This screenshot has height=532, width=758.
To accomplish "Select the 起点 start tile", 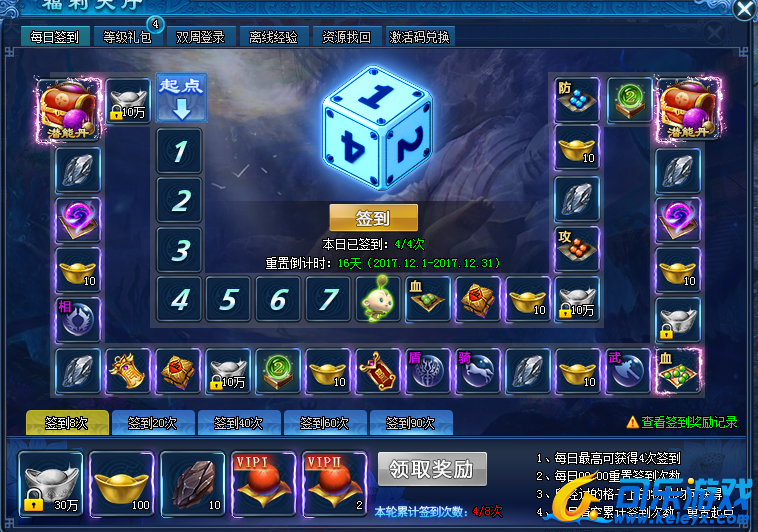I will (181, 97).
